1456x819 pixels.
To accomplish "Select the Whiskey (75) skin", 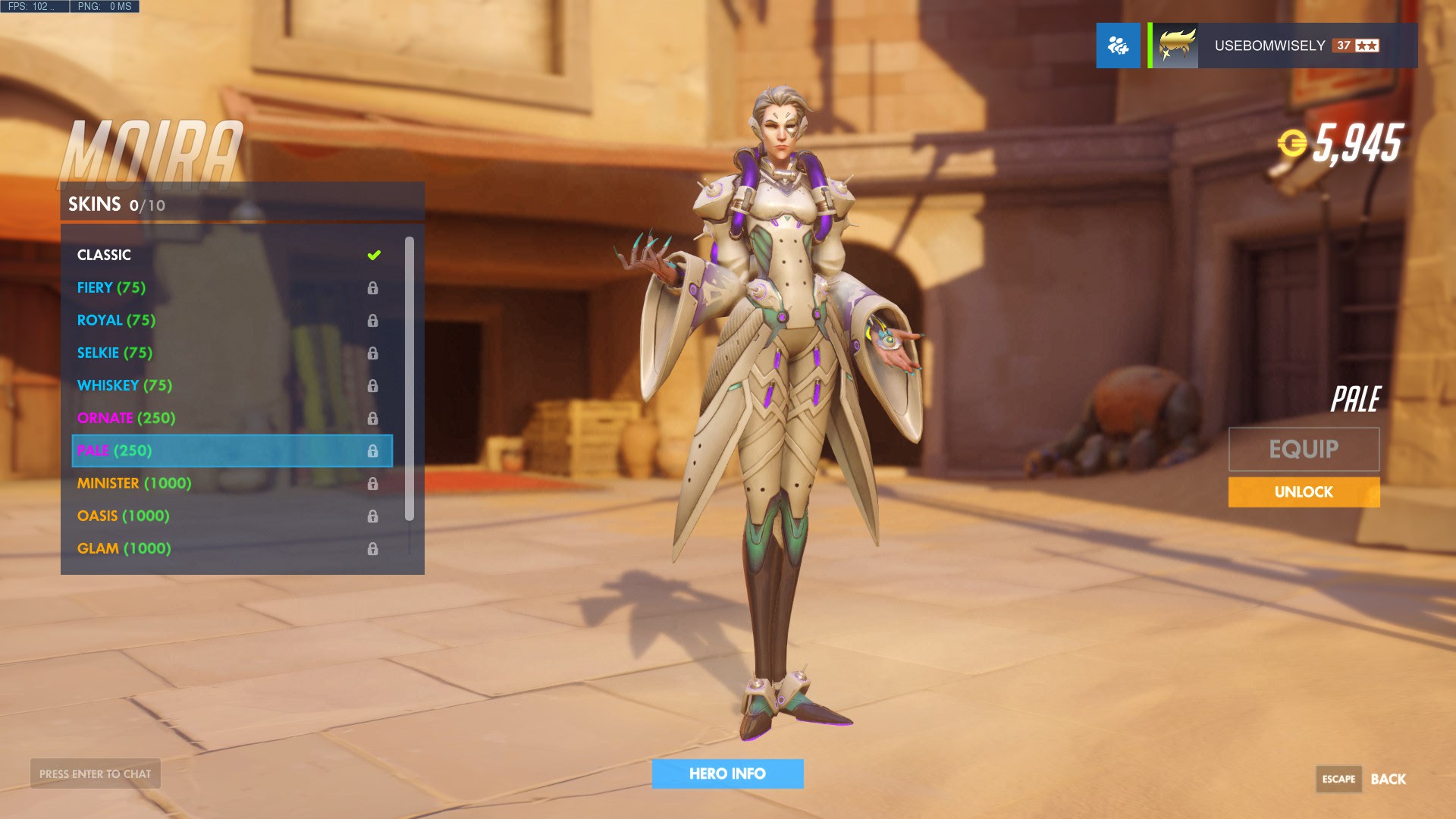I will (227, 385).
